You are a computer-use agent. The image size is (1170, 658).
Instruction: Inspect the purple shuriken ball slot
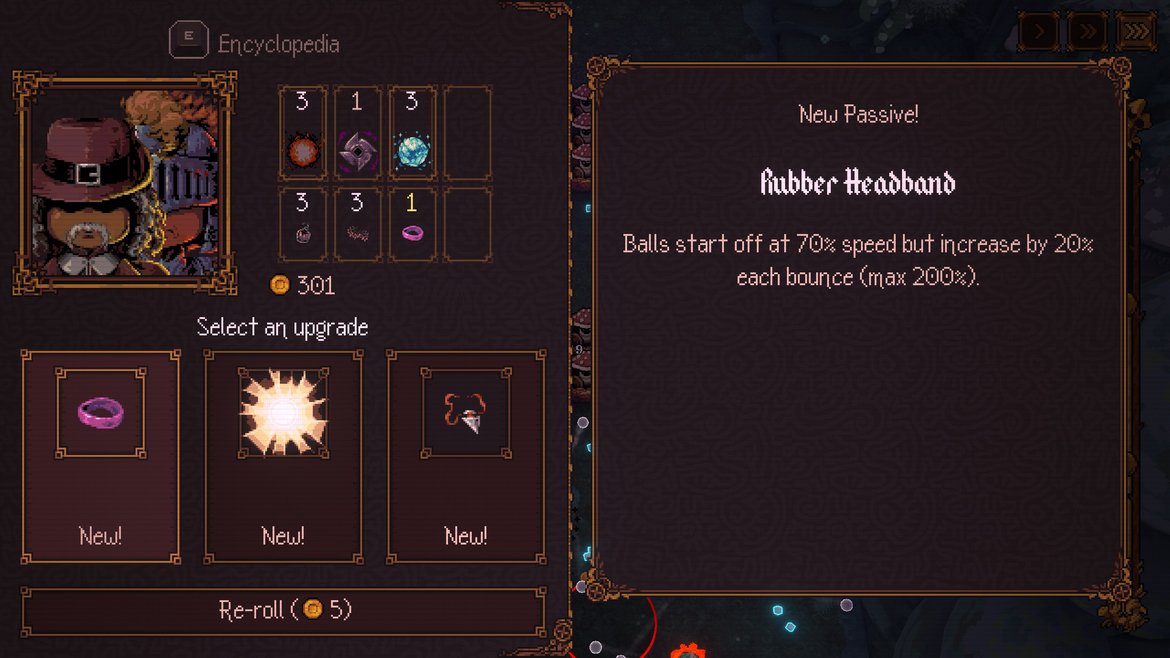(357, 134)
